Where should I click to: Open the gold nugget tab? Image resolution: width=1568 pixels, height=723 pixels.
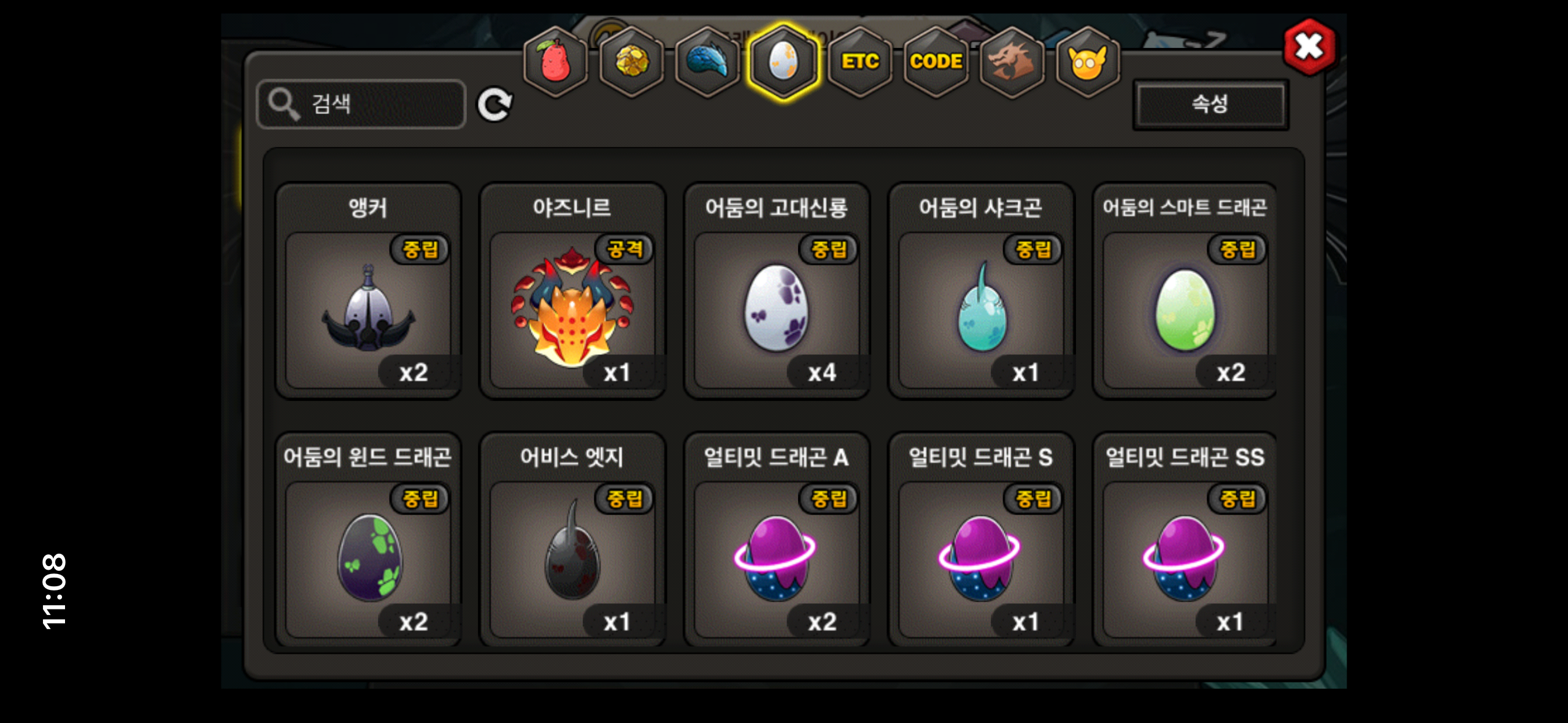[x=631, y=62]
